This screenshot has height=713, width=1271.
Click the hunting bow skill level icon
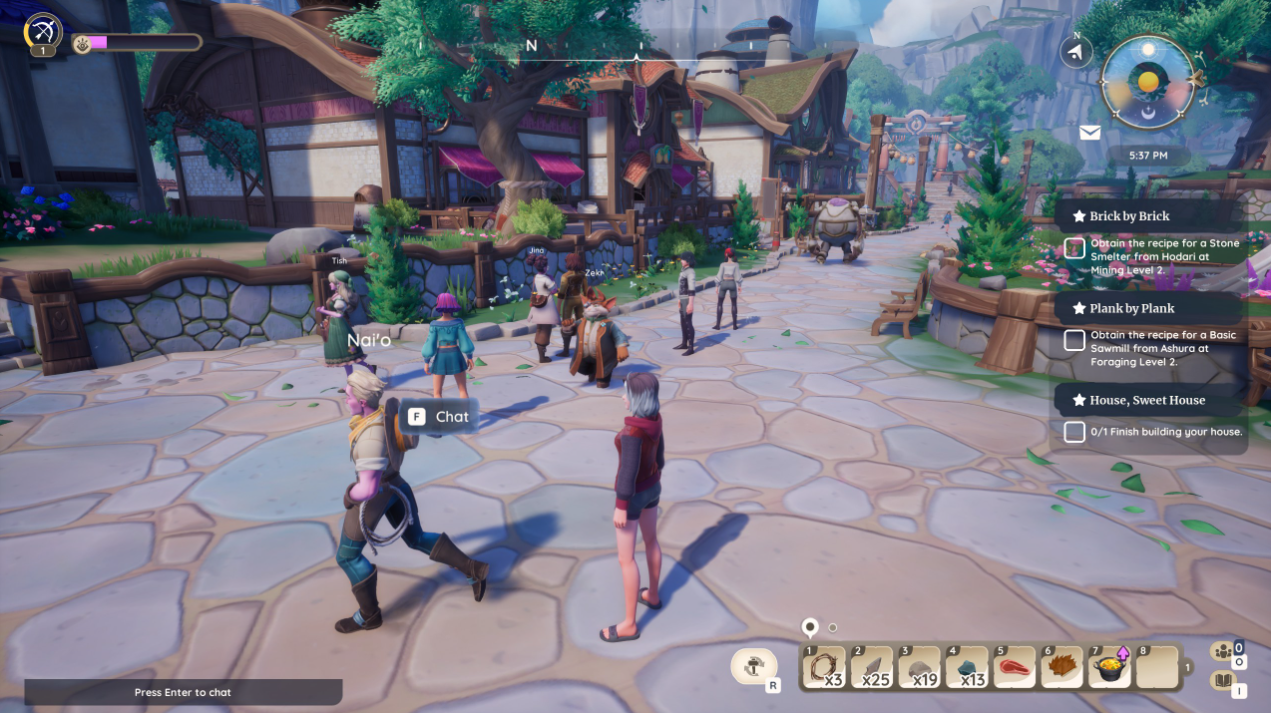[x=43, y=31]
